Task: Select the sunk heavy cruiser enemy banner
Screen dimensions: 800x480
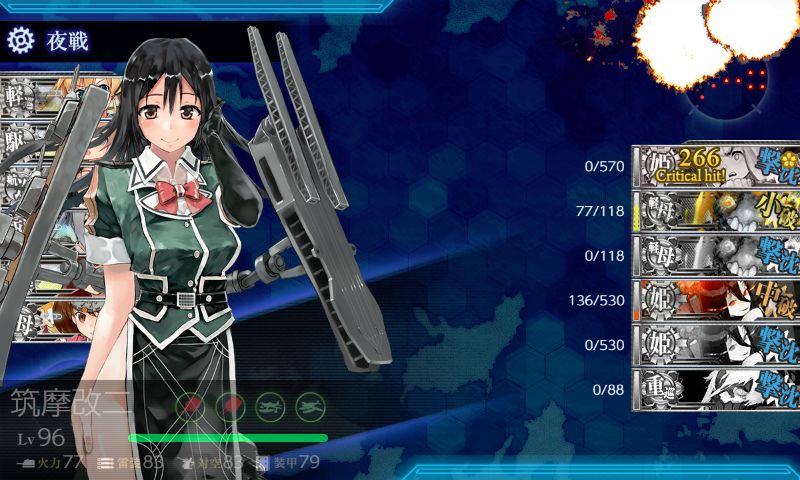Action: click(x=715, y=389)
